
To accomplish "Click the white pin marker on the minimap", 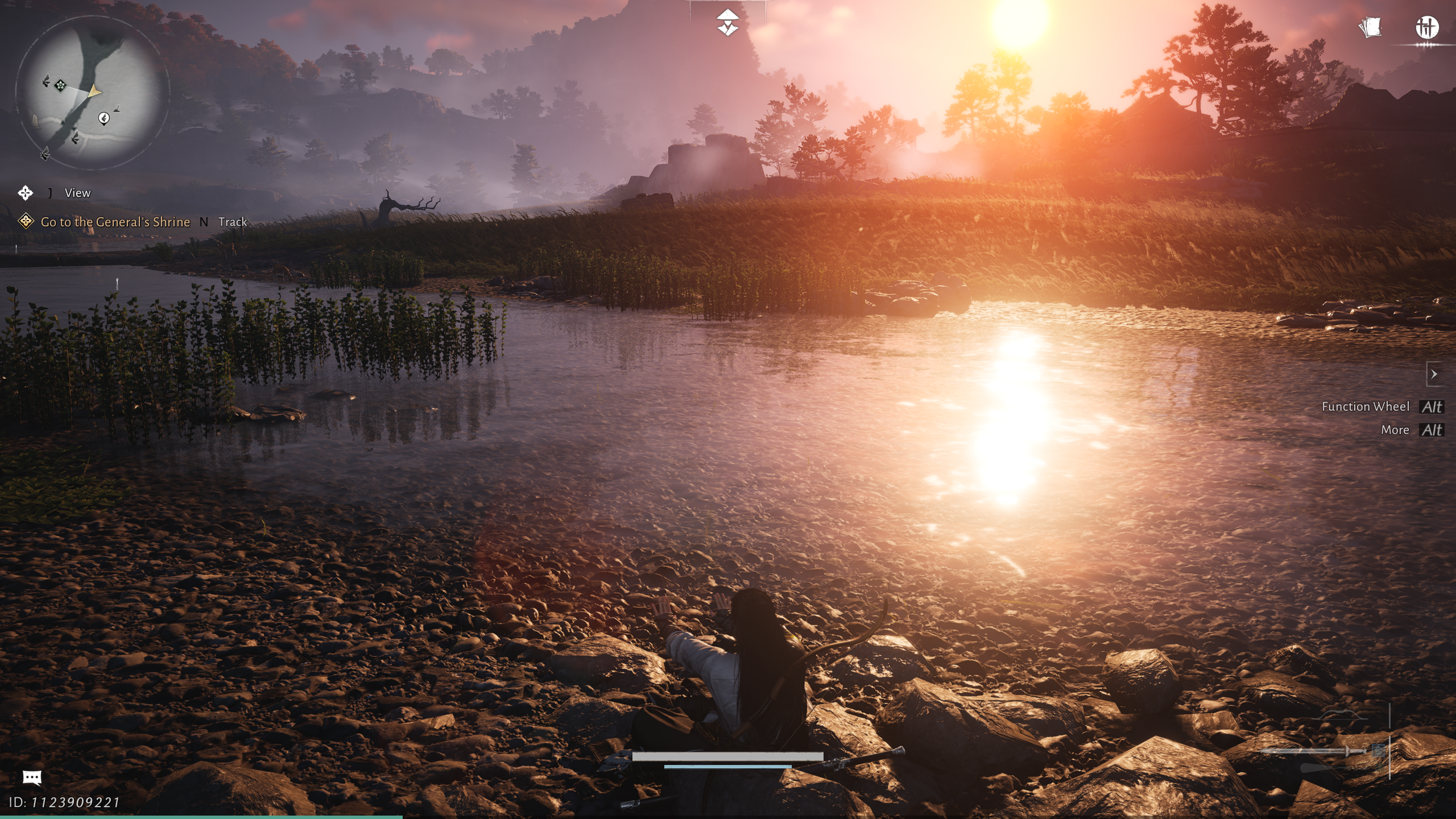I will click(104, 118).
